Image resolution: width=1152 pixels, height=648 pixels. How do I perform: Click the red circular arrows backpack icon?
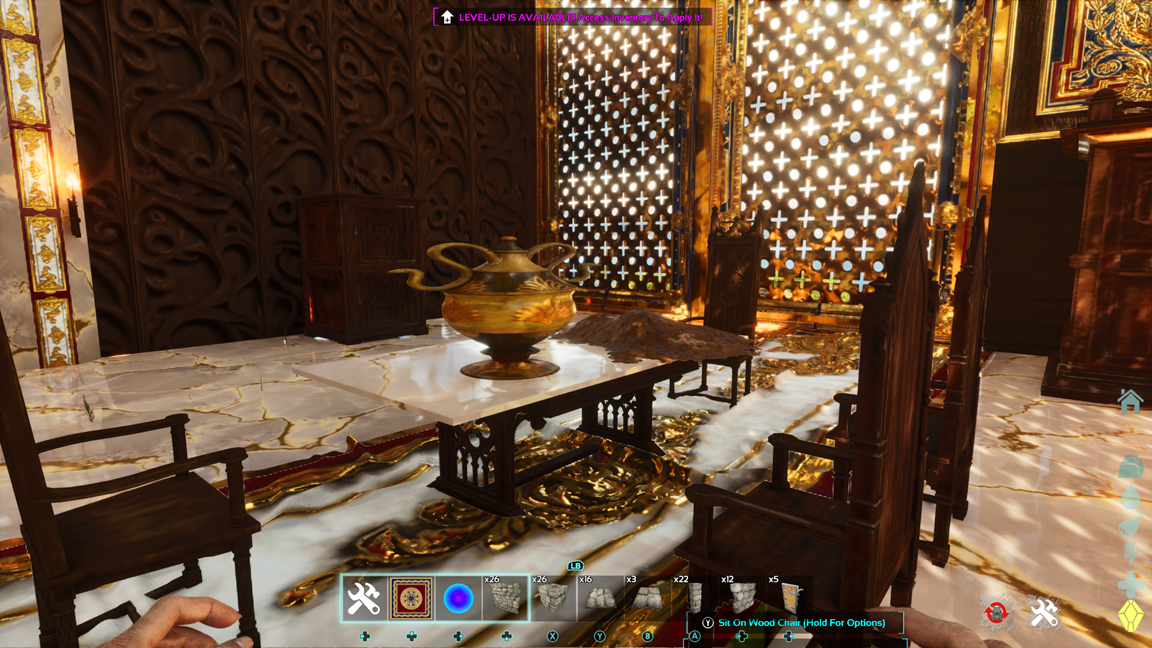(996, 612)
